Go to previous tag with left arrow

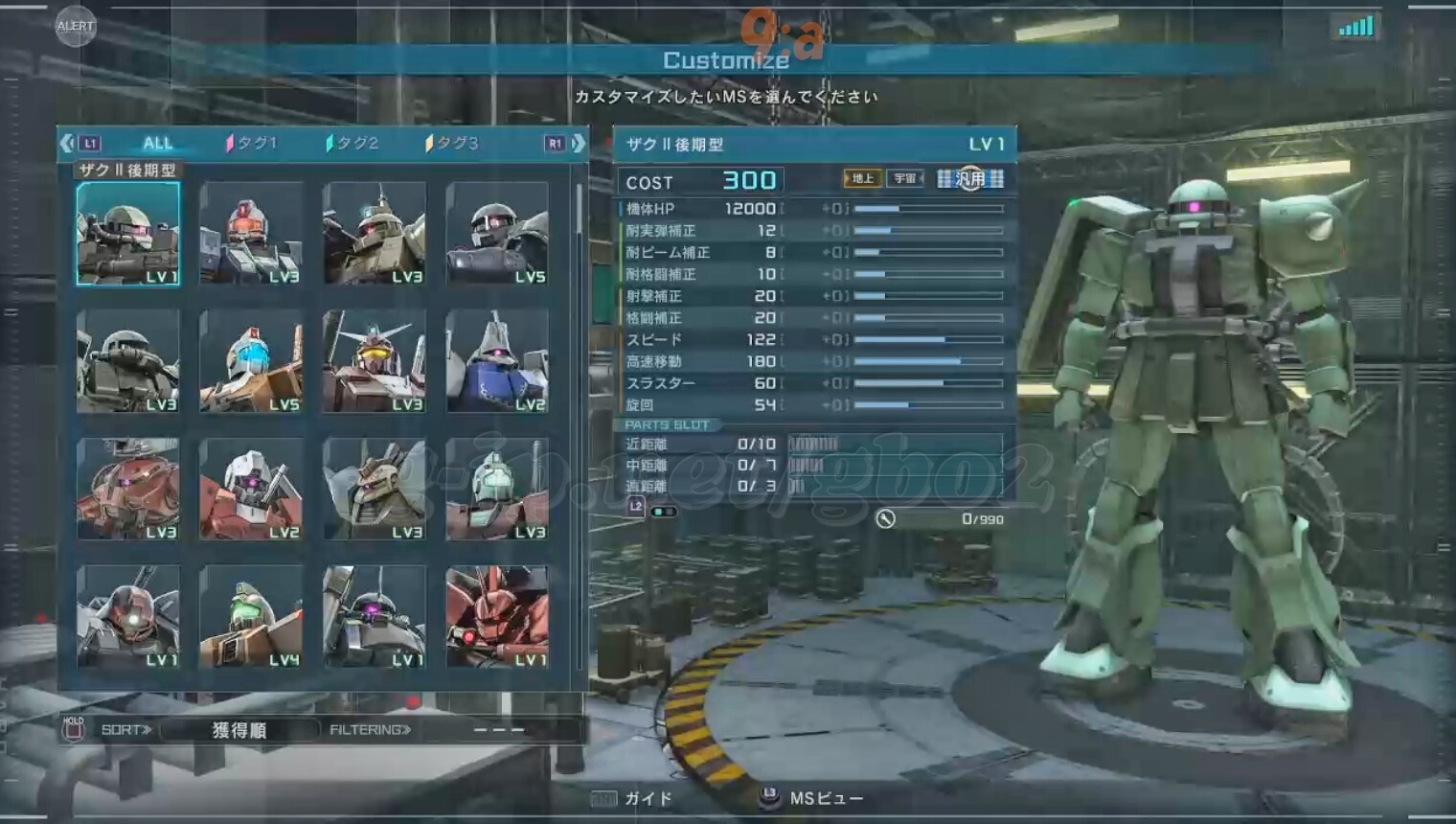click(x=67, y=144)
